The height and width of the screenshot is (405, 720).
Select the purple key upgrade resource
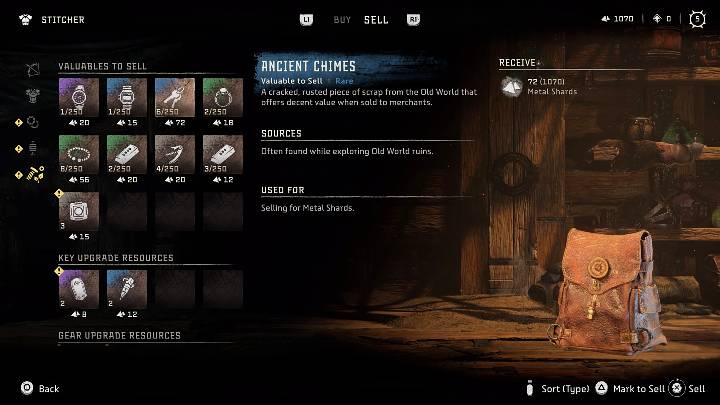click(78, 289)
